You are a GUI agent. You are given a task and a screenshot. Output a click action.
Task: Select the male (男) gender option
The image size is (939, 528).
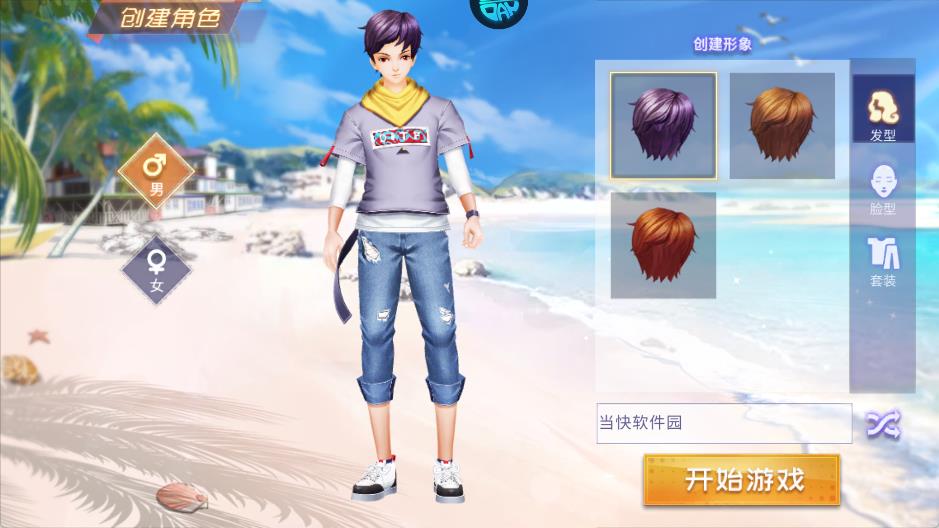click(x=156, y=170)
